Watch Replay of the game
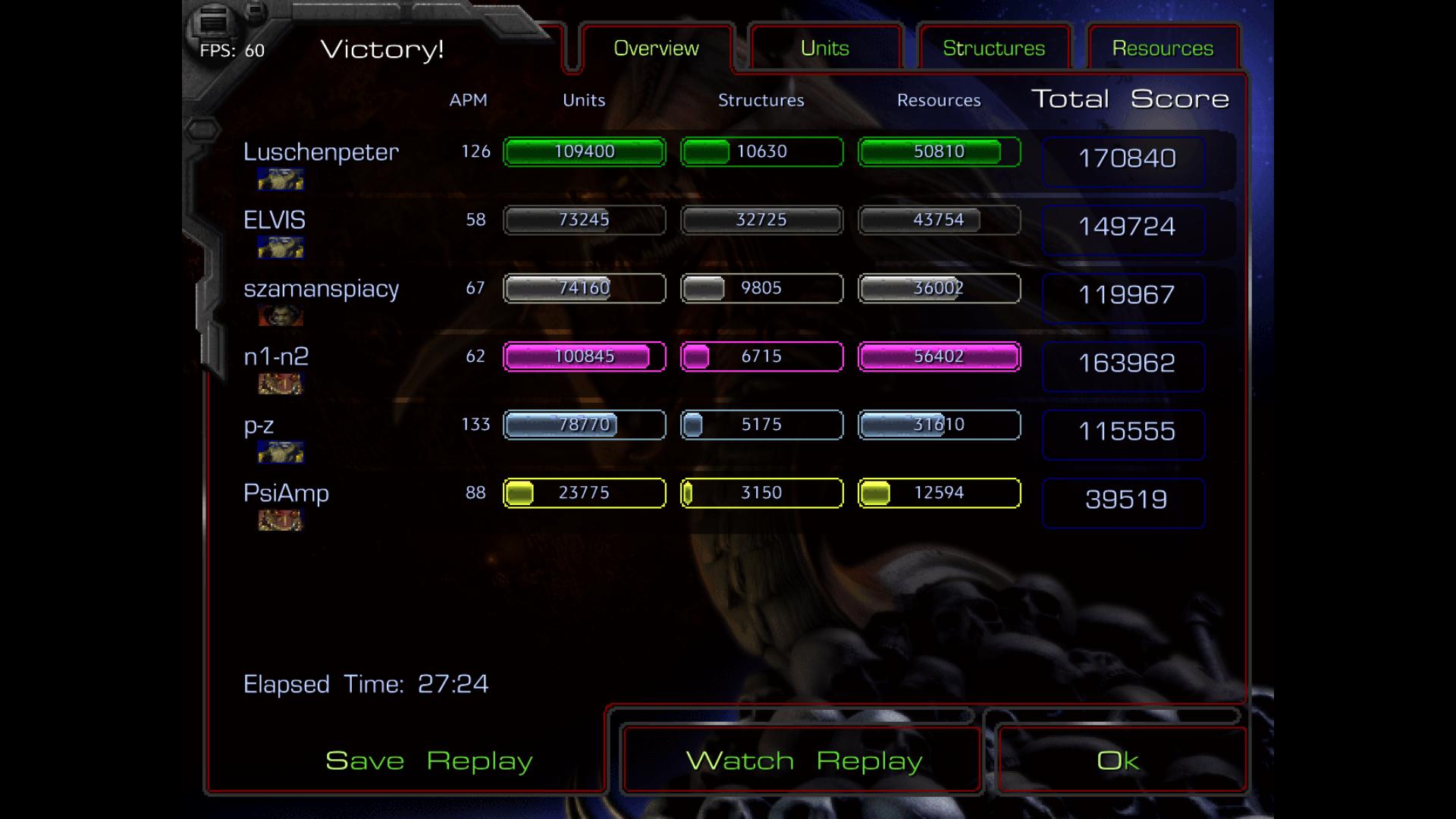The width and height of the screenshot is (1456, 819). pyautogui.click(x=803, y=761)
